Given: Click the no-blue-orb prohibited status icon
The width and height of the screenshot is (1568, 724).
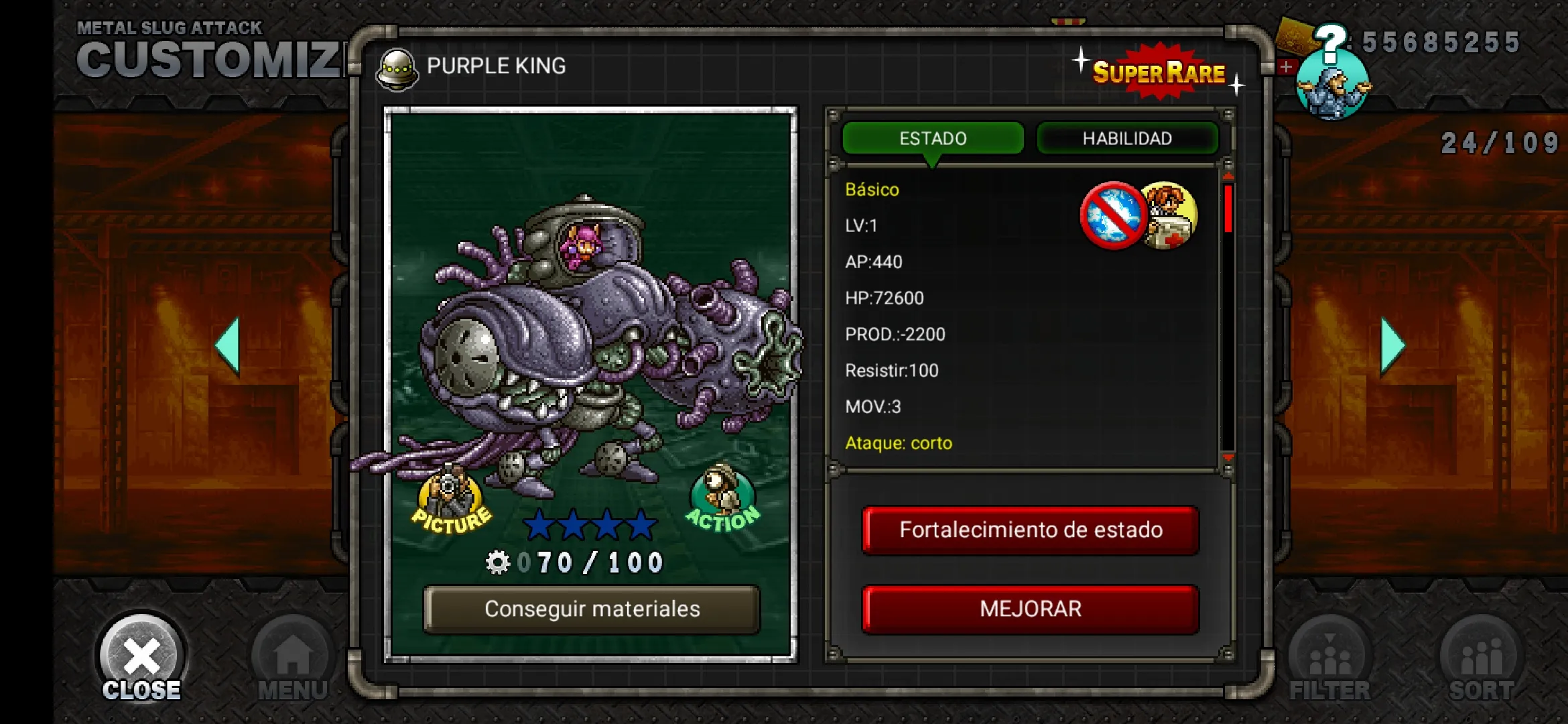Looking at the screenshot, I should [1113, 216].
